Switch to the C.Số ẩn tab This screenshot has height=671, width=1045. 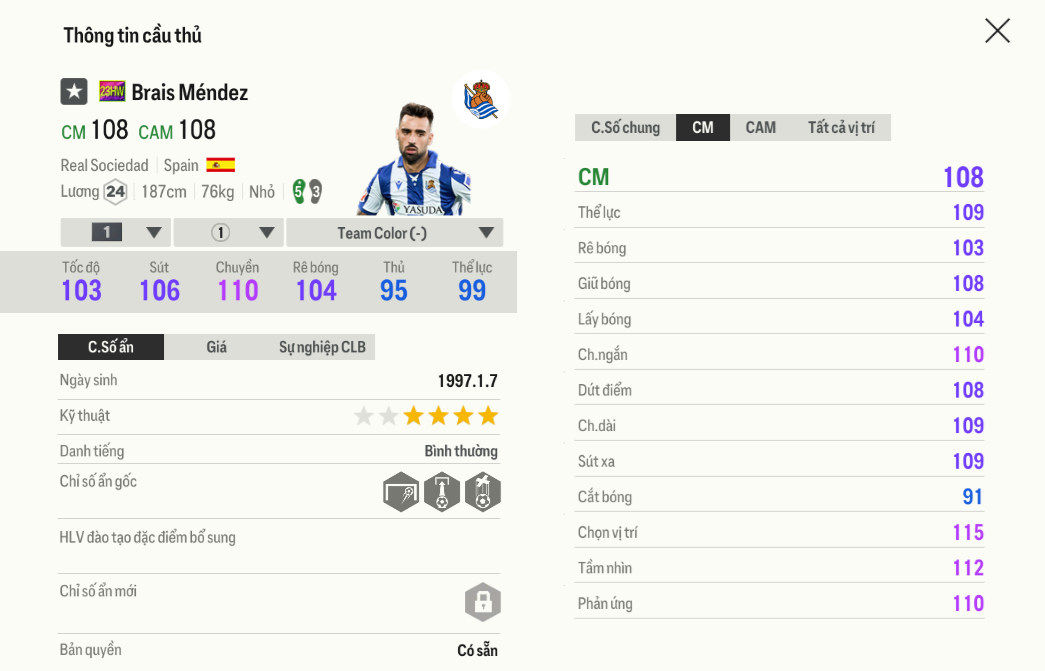pyautogui.click(x=111, y=347)
